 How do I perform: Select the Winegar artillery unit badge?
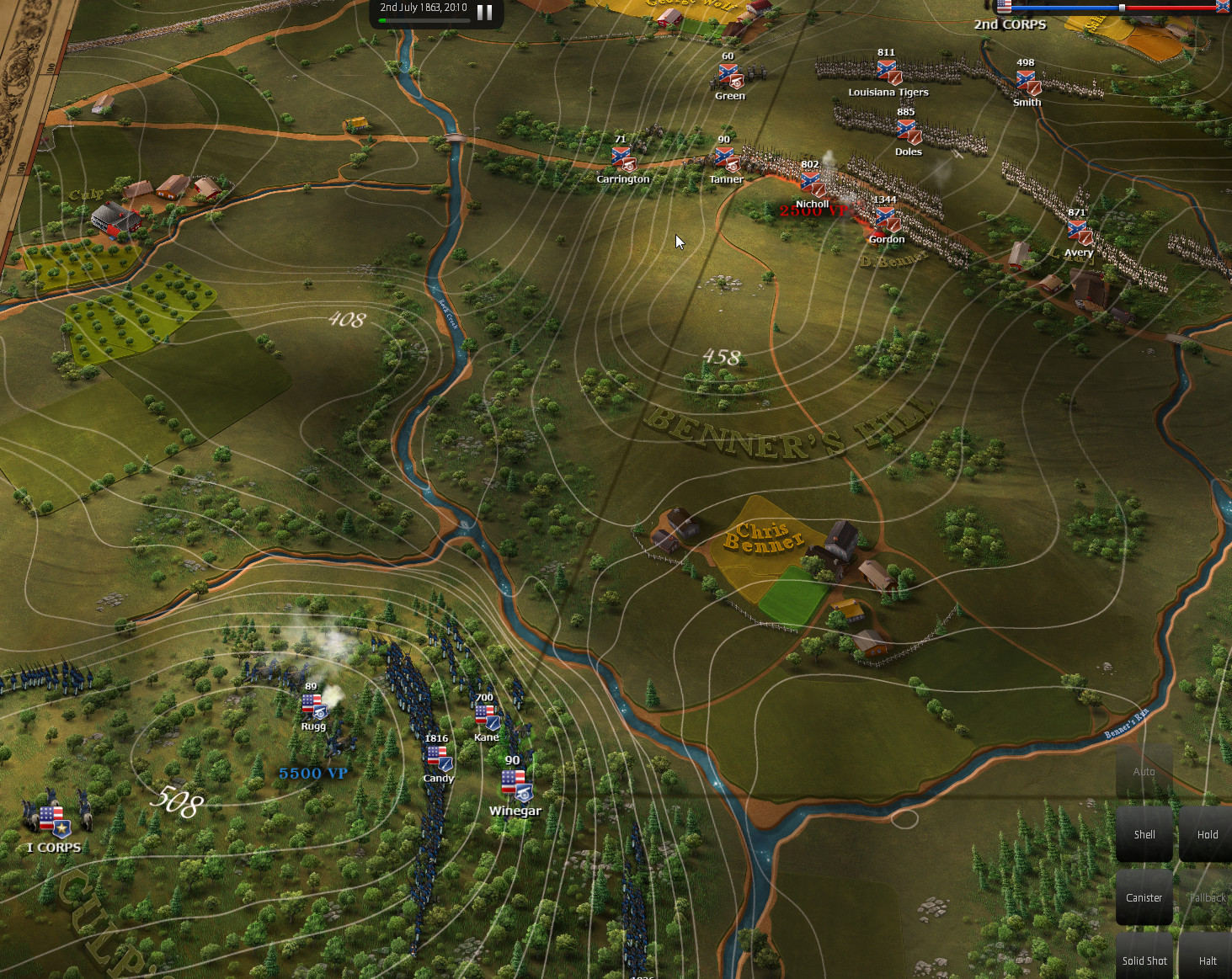tap(514, 785)
